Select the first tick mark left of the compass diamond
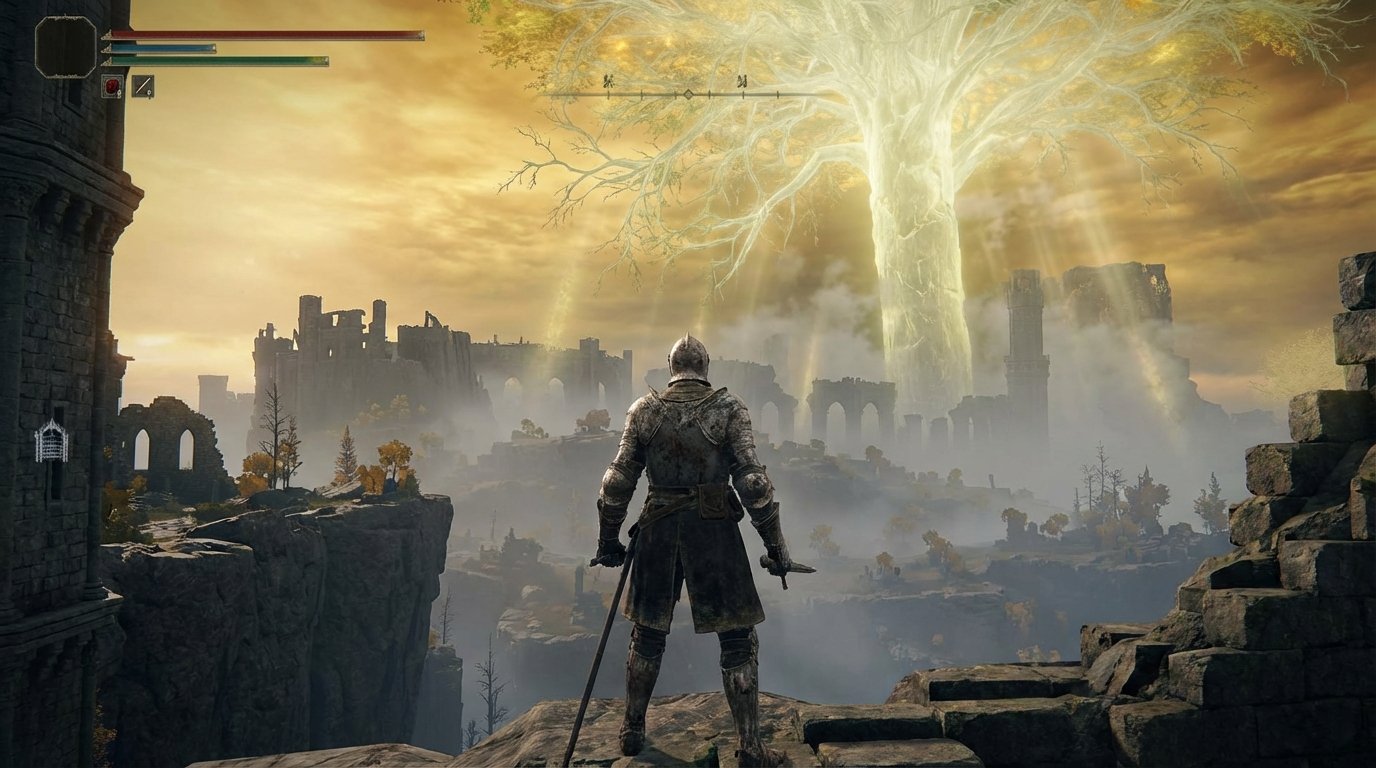The width and height of the screenshot is (1376, 768). [676, 94]
